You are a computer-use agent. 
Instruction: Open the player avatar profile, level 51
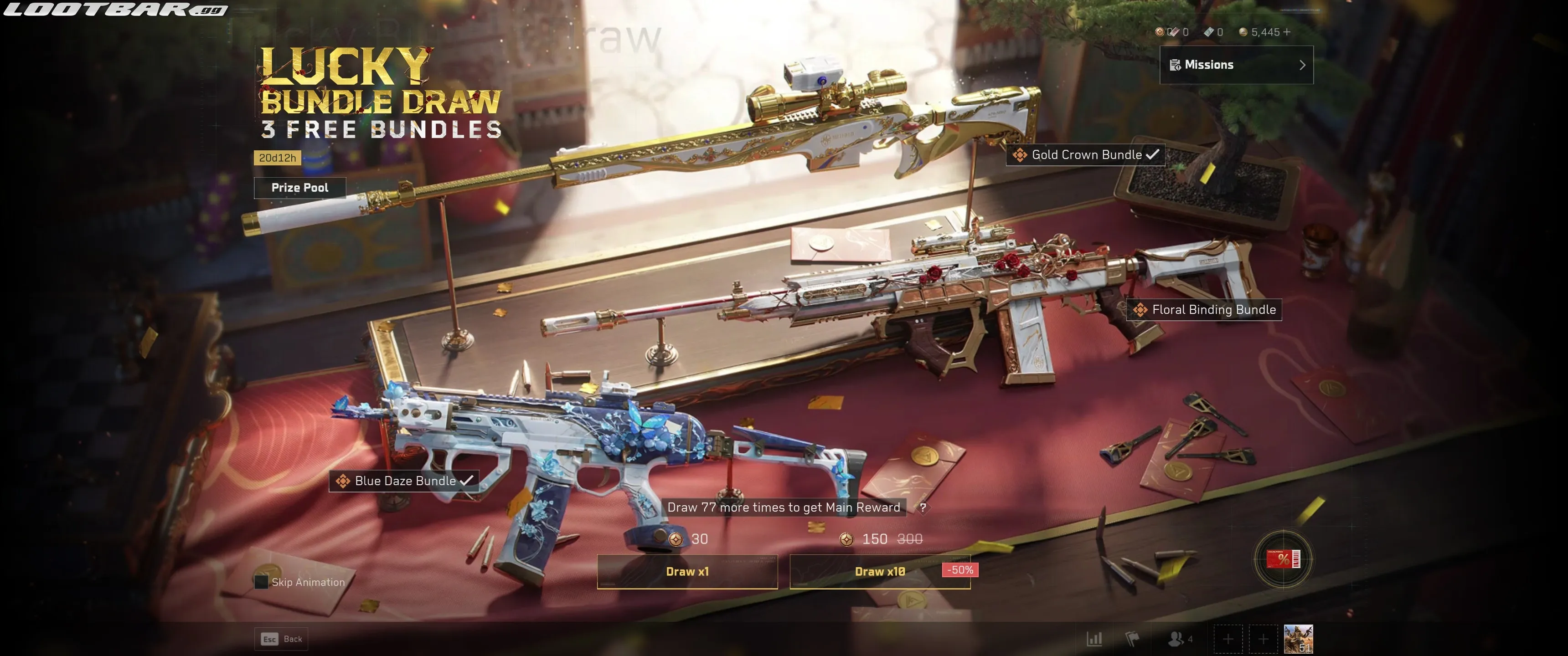[x=1298, y=639]
